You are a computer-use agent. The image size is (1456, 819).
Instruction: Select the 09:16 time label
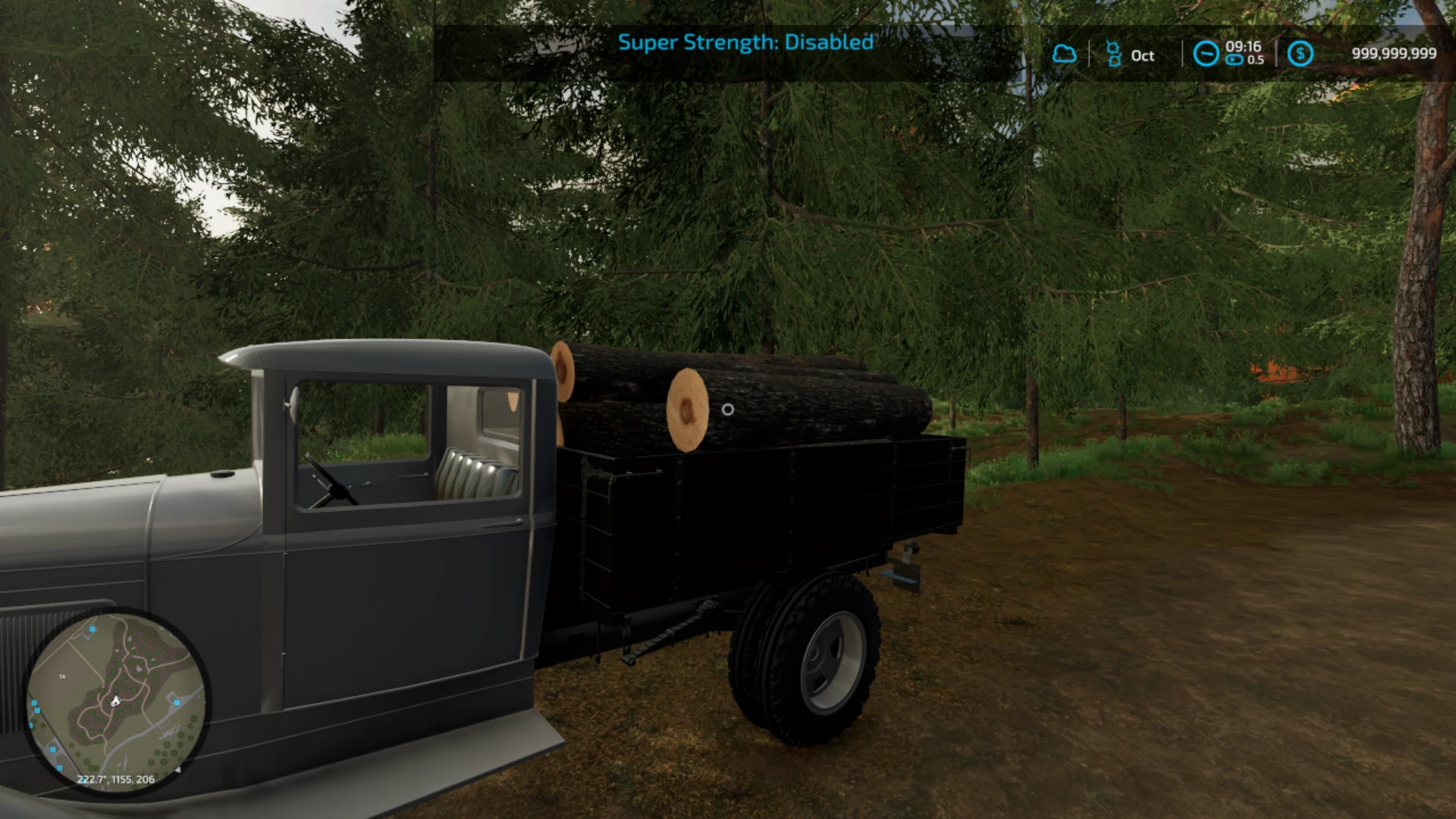(x=1243, y=49)
